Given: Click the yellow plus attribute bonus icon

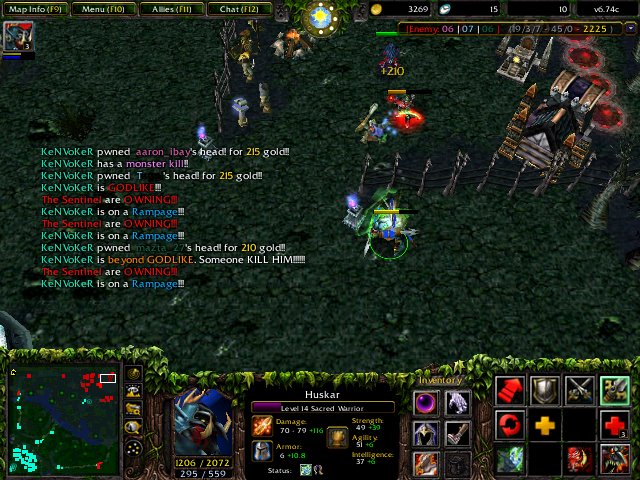Looking at the screenshot, I should pos(545,425).
